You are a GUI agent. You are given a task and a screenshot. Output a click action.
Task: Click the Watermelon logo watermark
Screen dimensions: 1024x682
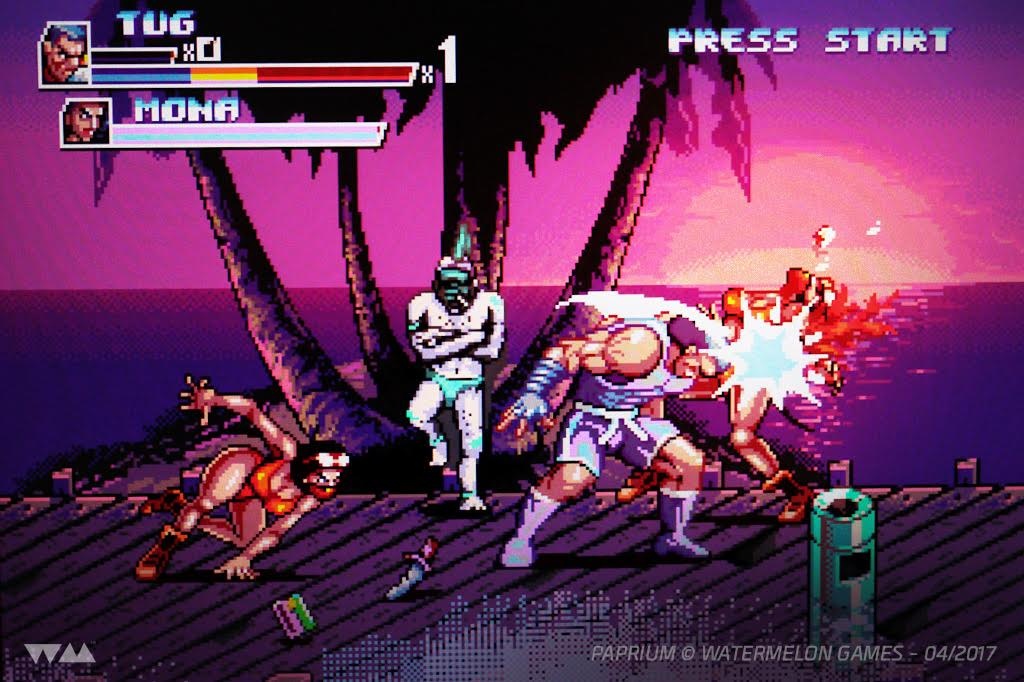coord(59,653)
